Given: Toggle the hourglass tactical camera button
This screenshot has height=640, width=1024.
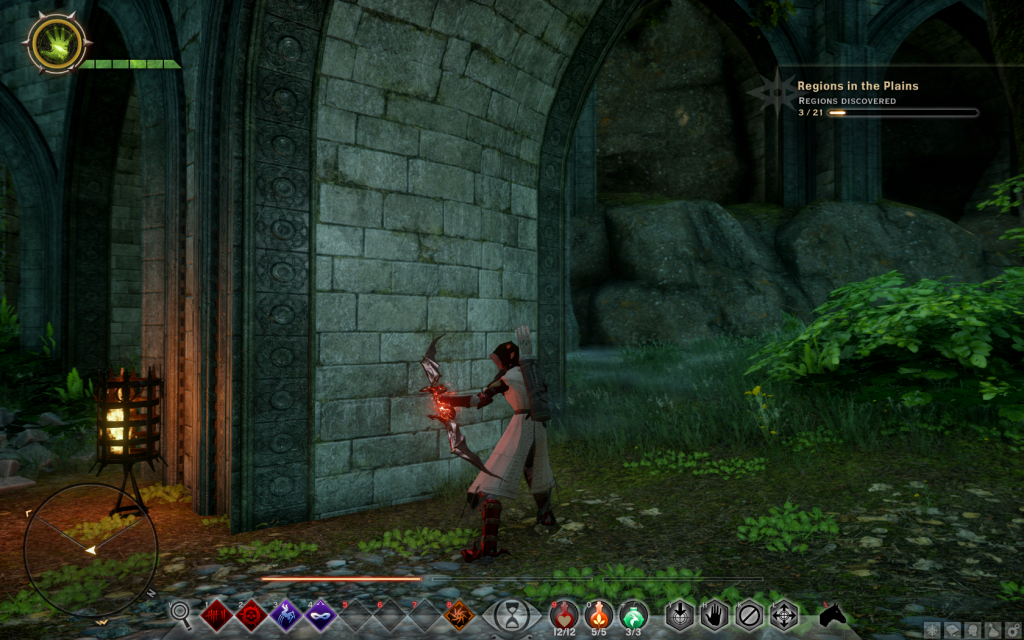Looking at the screenshot, I should (x=512, y=612).
